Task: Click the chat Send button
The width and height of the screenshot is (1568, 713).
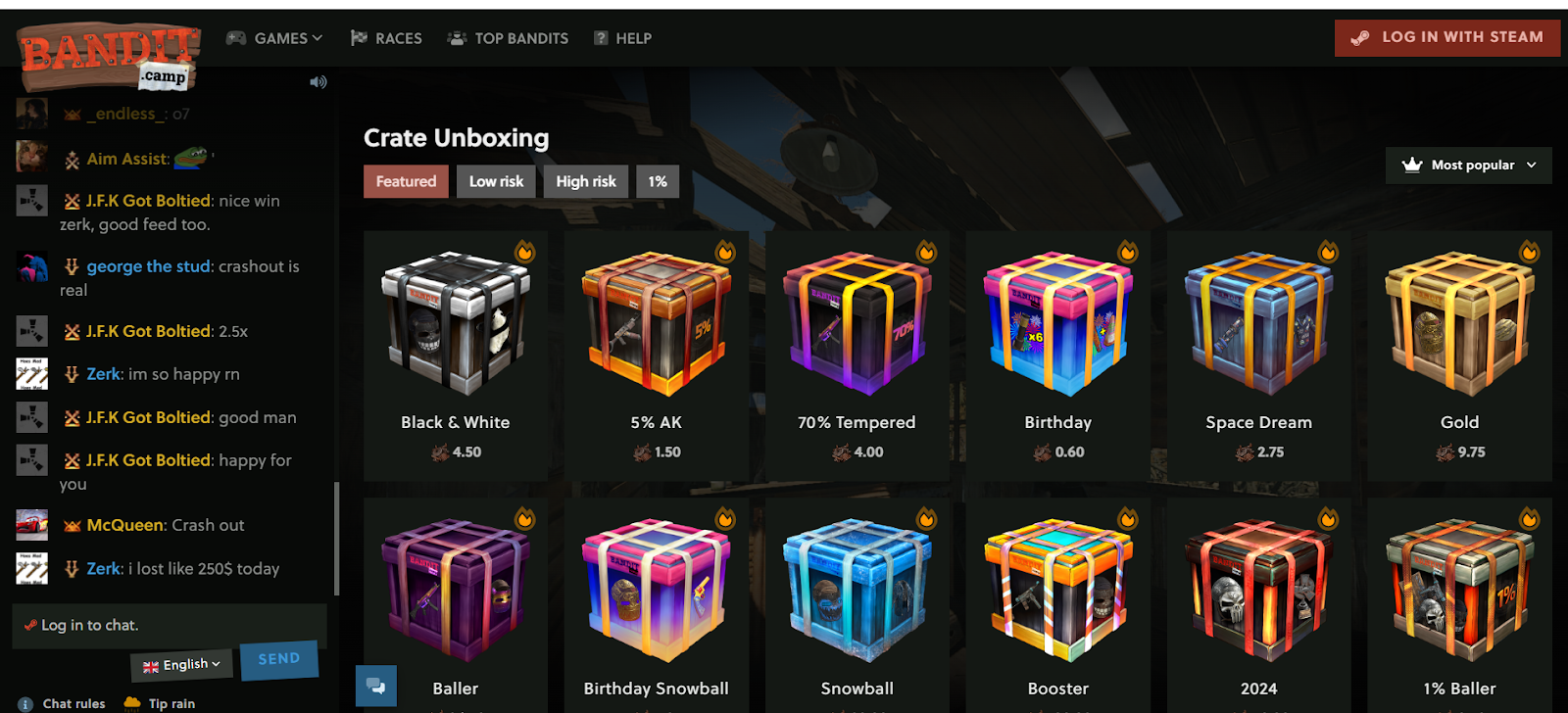Action: (279, 659)
